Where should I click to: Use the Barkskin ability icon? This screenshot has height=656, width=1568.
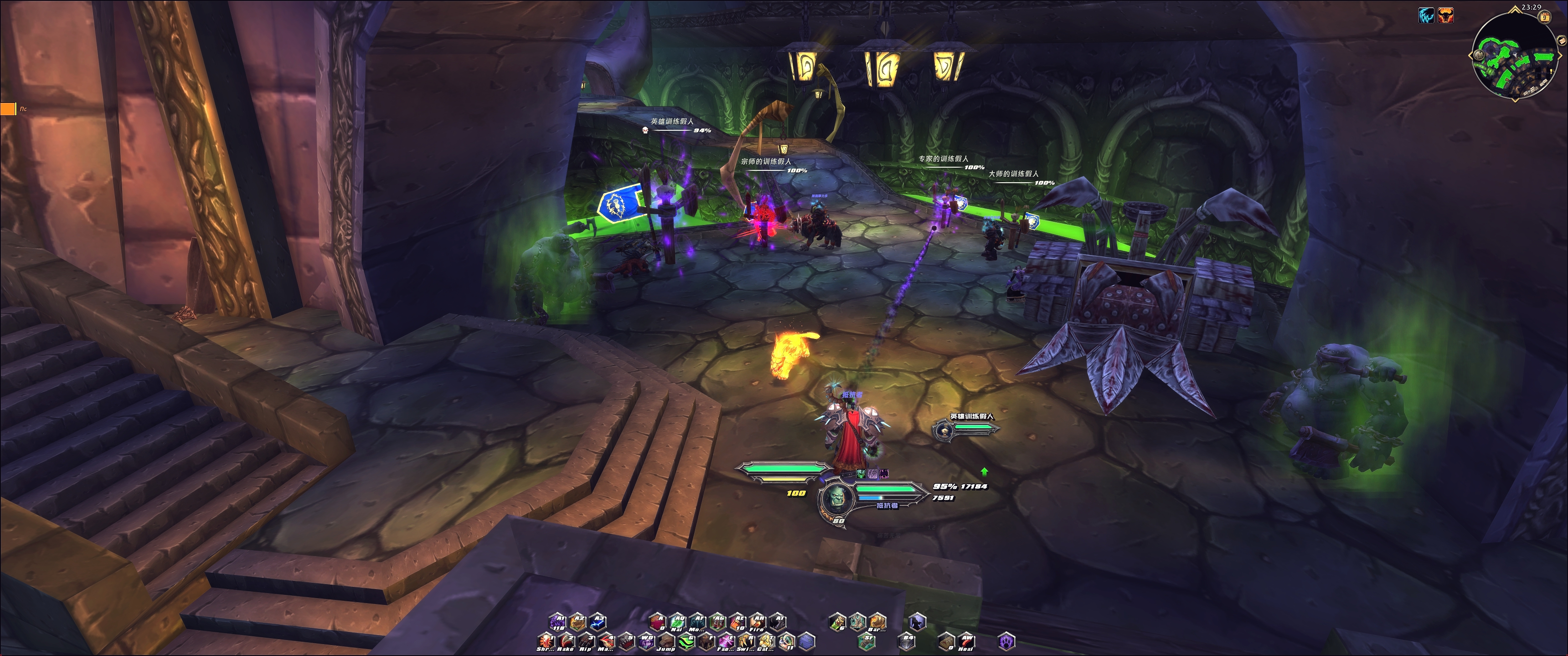[x=877, y=621]
